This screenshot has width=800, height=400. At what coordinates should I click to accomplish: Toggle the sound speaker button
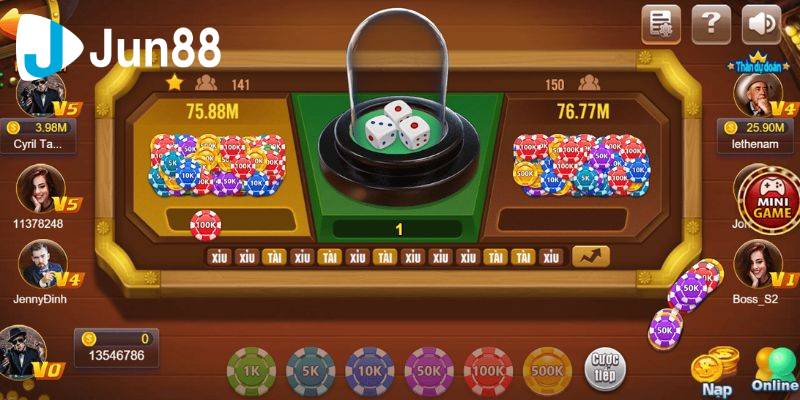click(762, 24)
